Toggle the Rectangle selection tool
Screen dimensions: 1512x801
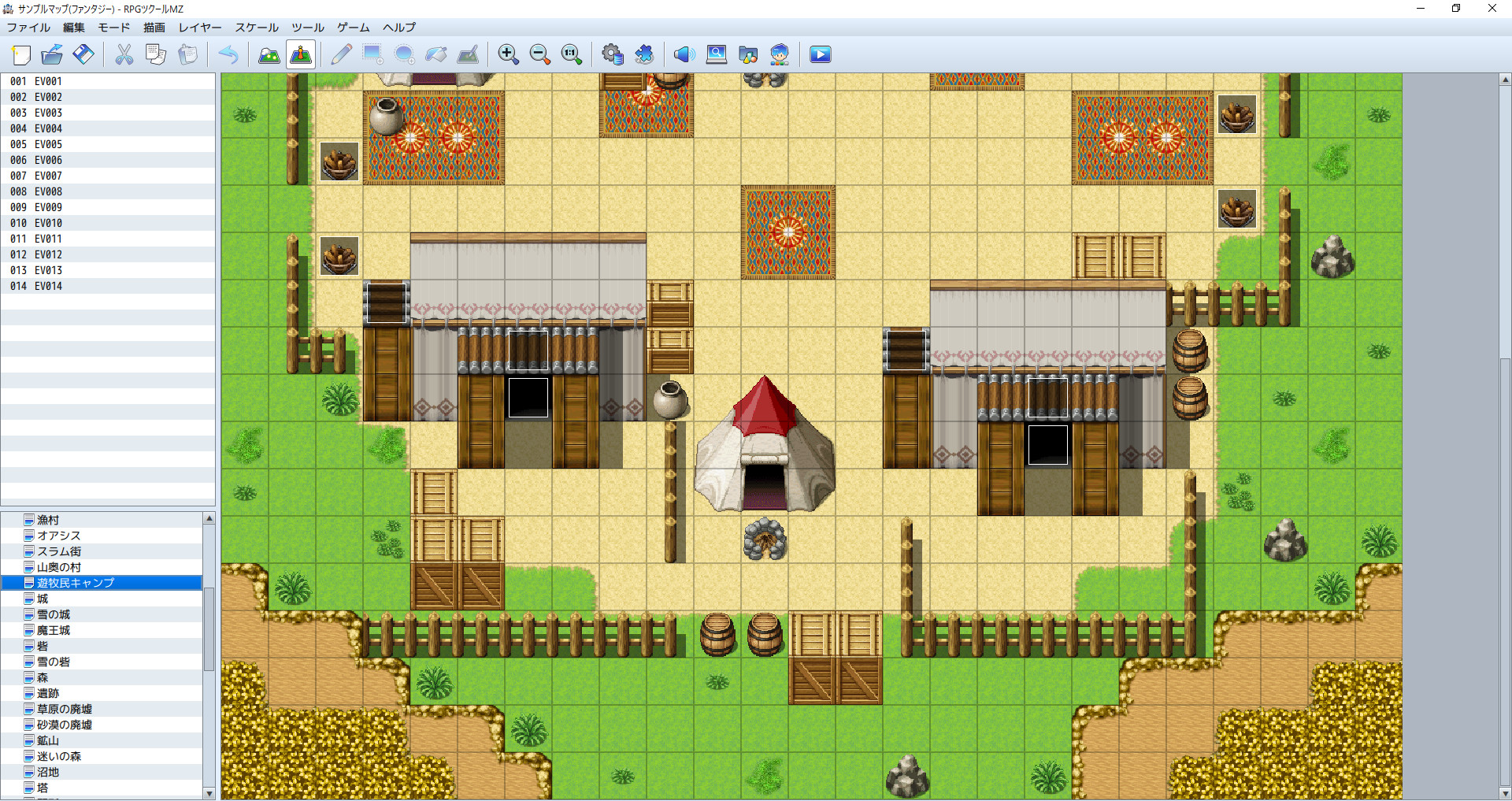(372, 54)
